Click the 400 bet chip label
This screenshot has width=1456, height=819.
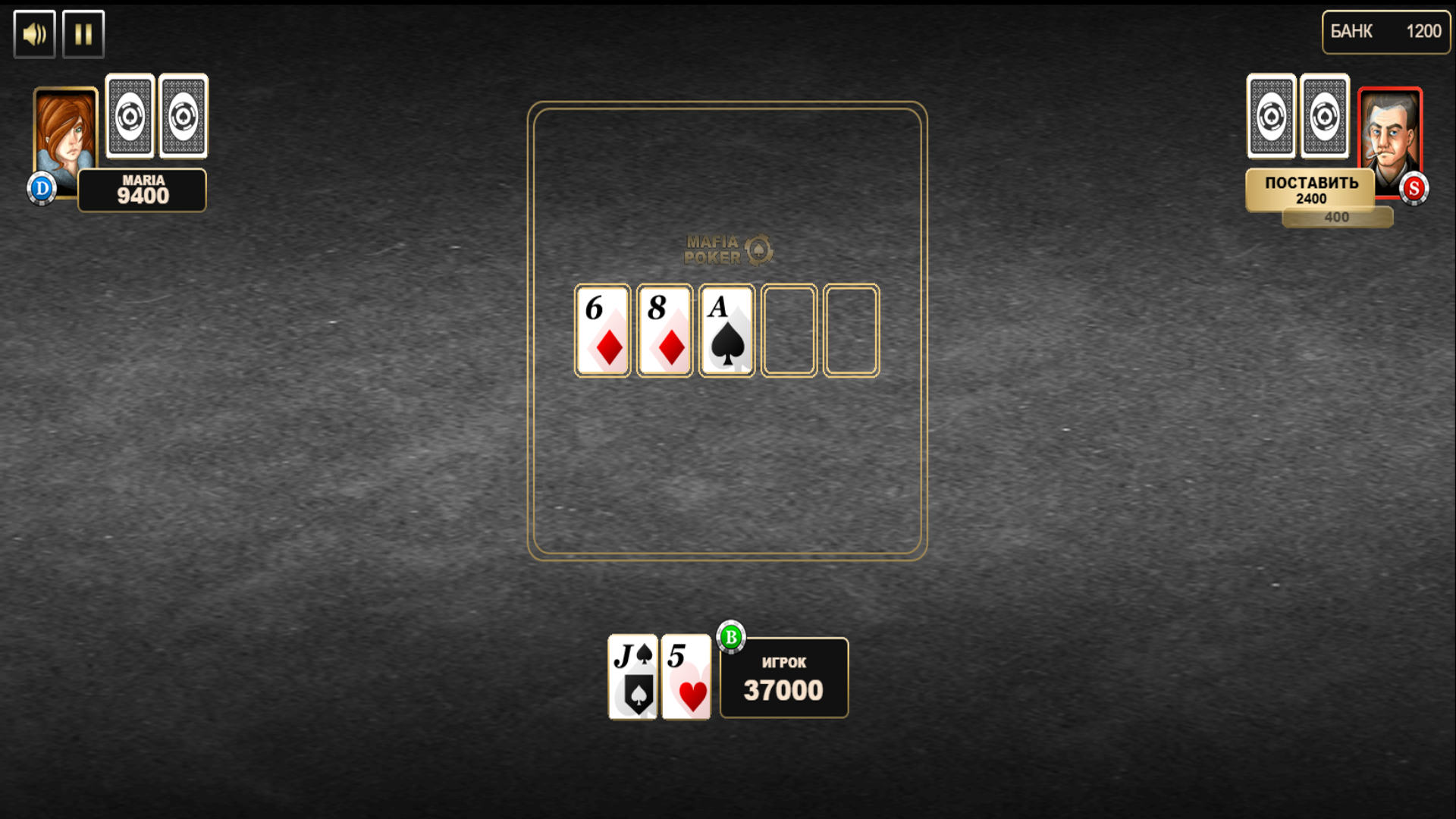[1336, 217]
